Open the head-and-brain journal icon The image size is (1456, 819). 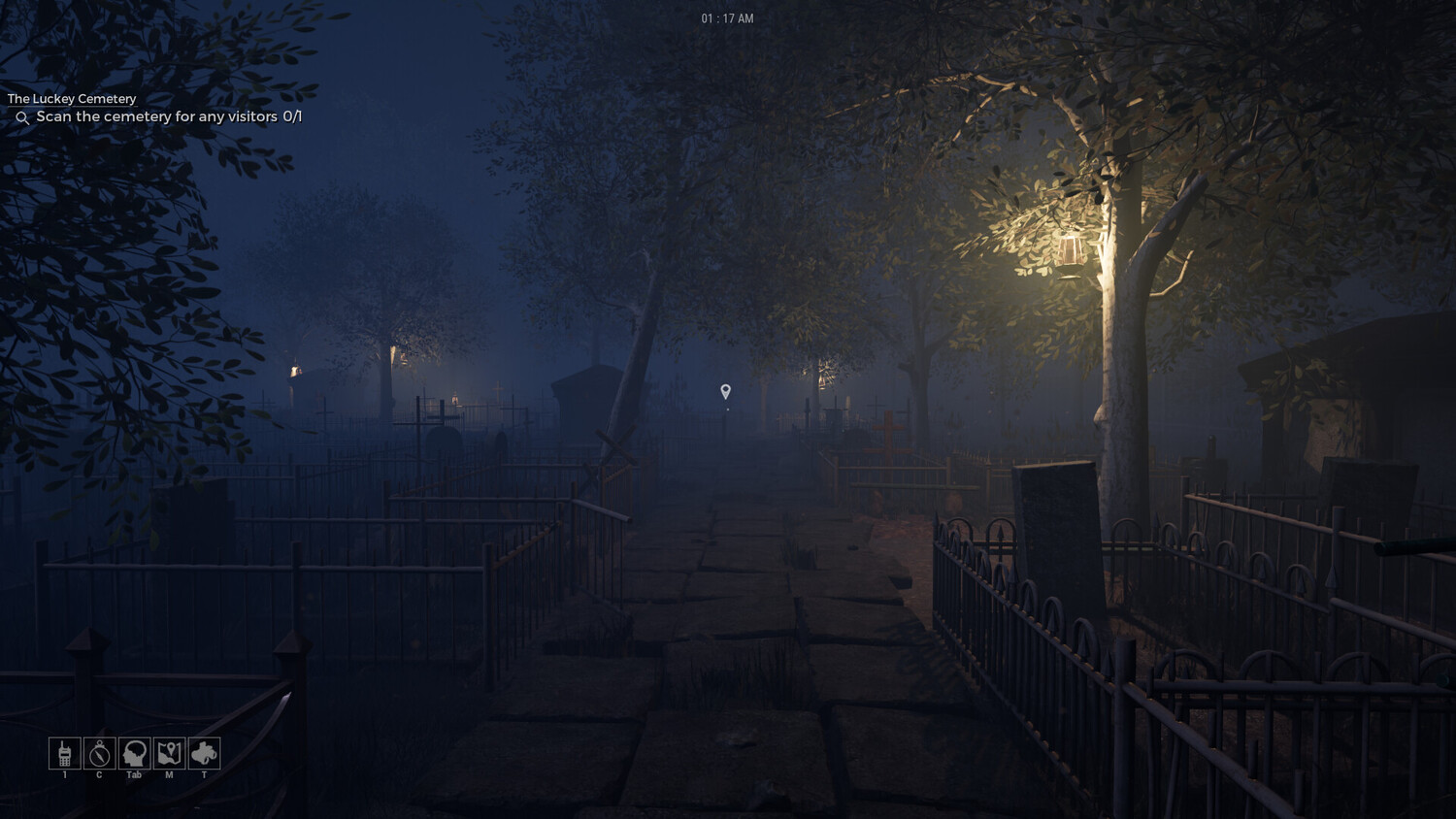(134, 753)
